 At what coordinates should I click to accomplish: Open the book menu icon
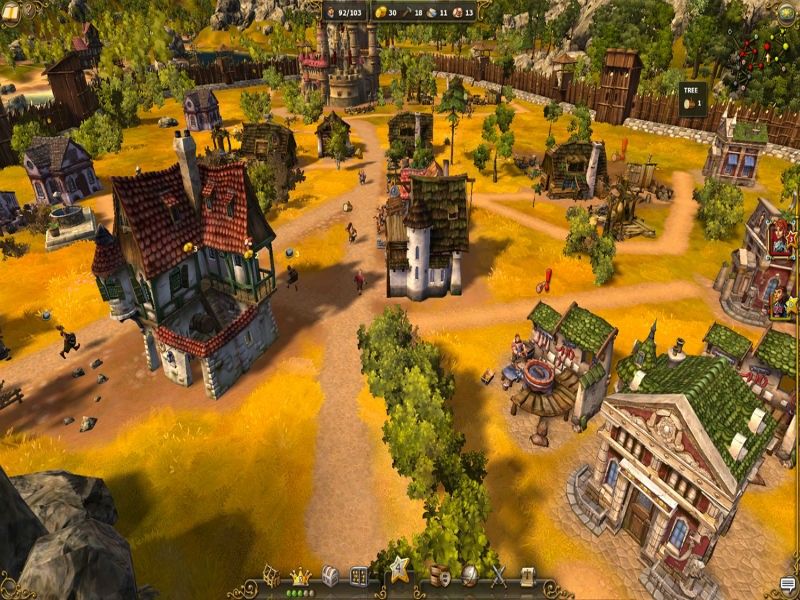[x=11, y=12]
